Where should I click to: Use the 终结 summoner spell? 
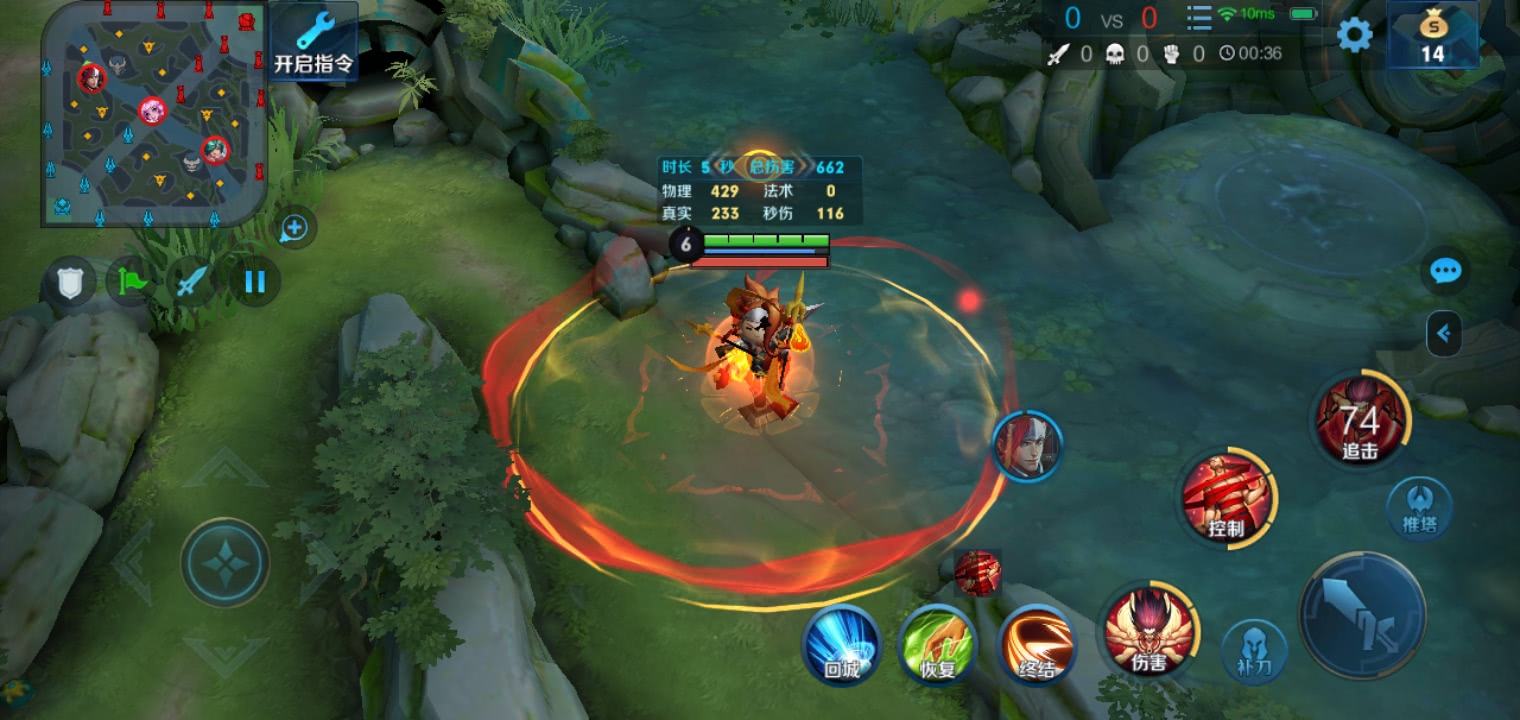click(1037, 644)
